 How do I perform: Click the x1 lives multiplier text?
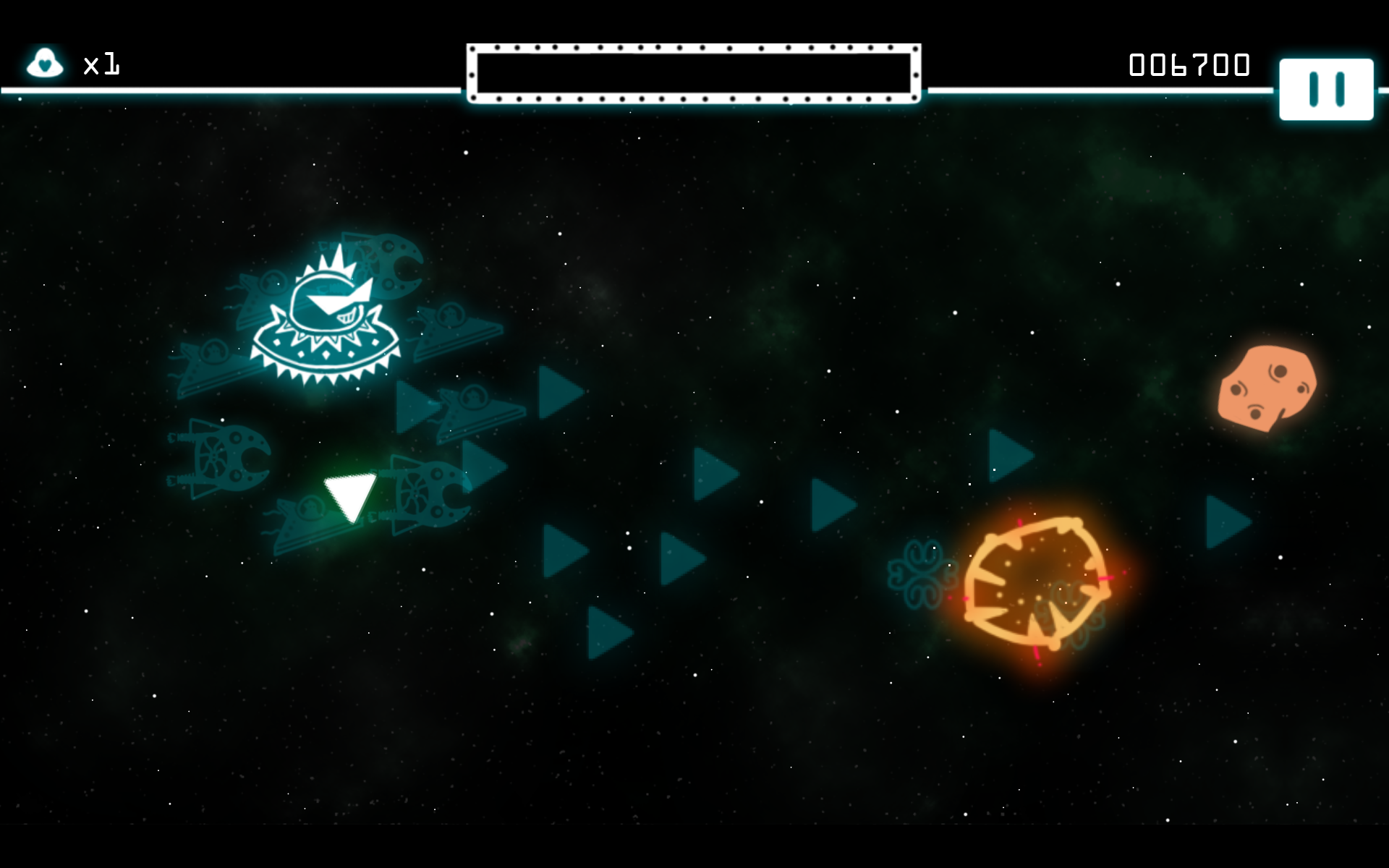101,65
